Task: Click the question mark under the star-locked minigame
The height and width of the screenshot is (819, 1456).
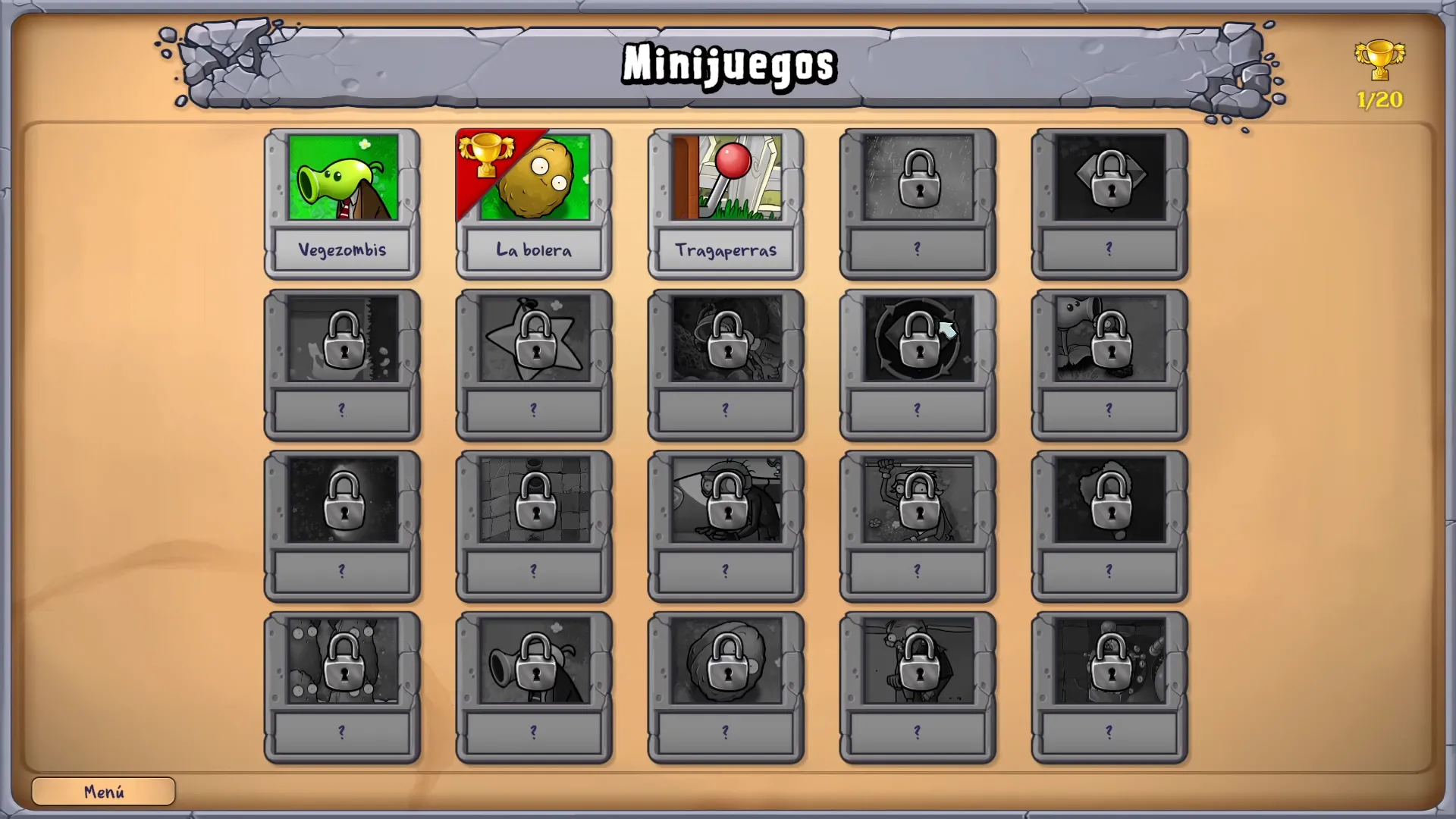Action: tap(534, 409)
